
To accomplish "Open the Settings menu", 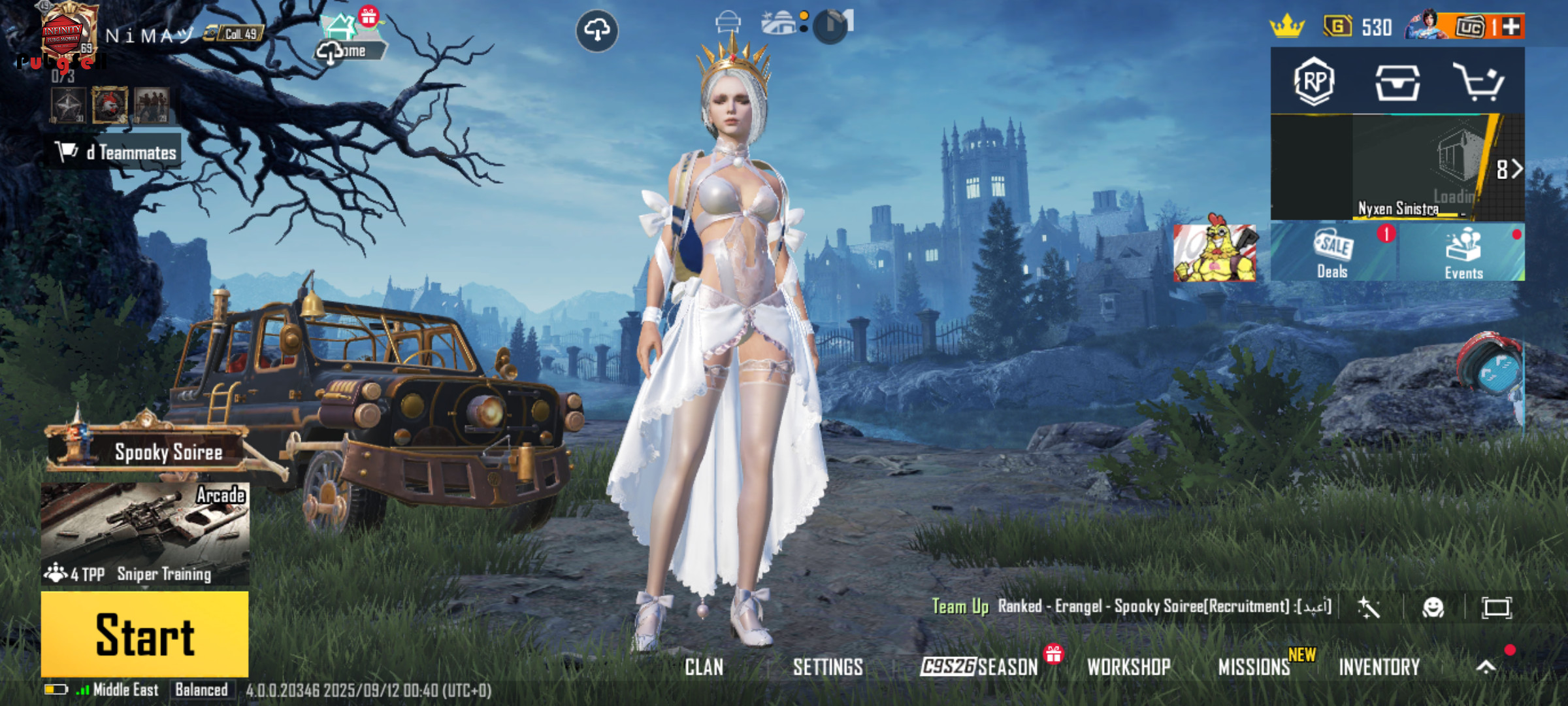I will tap(828, 667).
